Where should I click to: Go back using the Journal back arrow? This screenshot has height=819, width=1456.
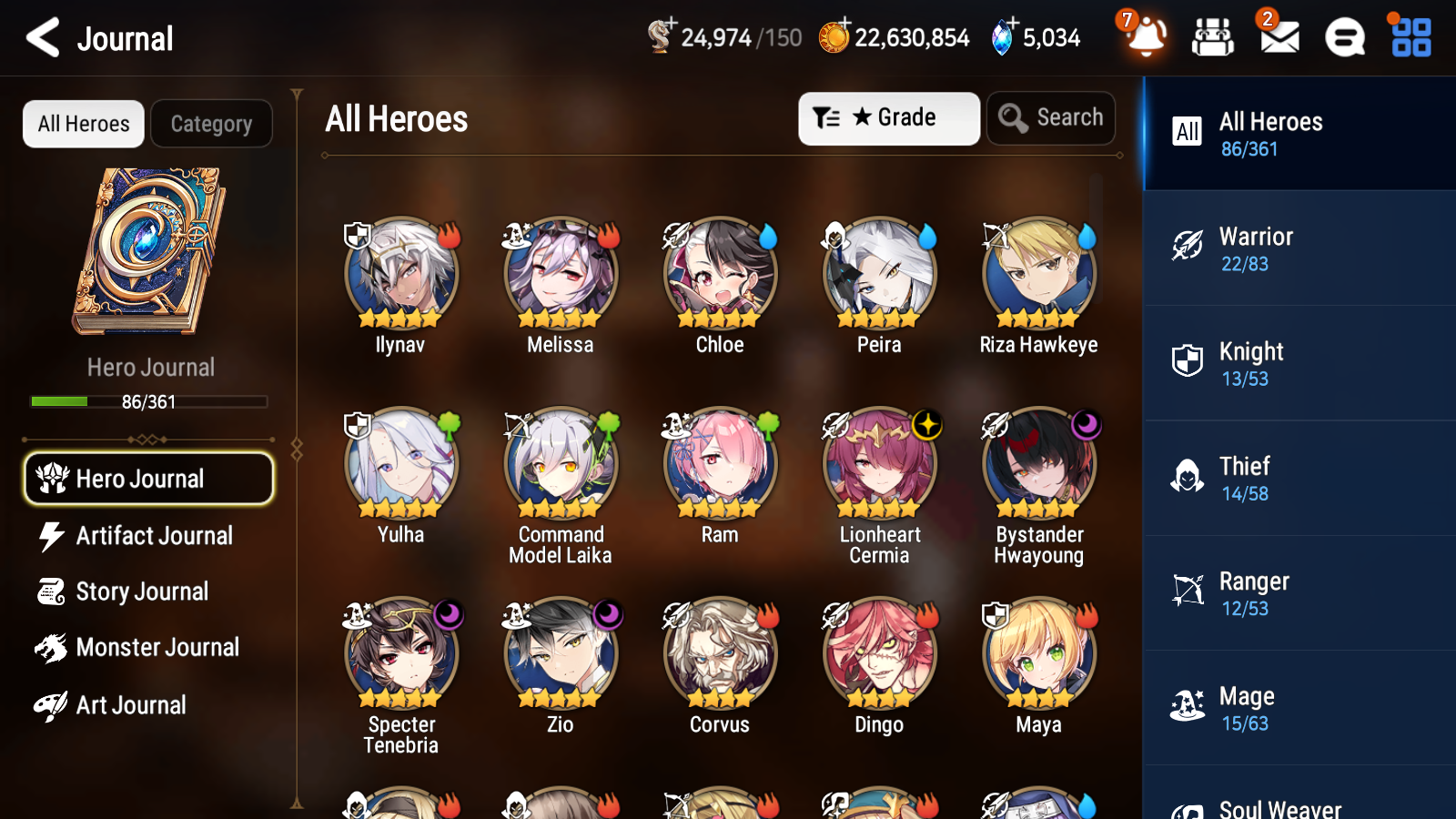(x=40, y=37)
